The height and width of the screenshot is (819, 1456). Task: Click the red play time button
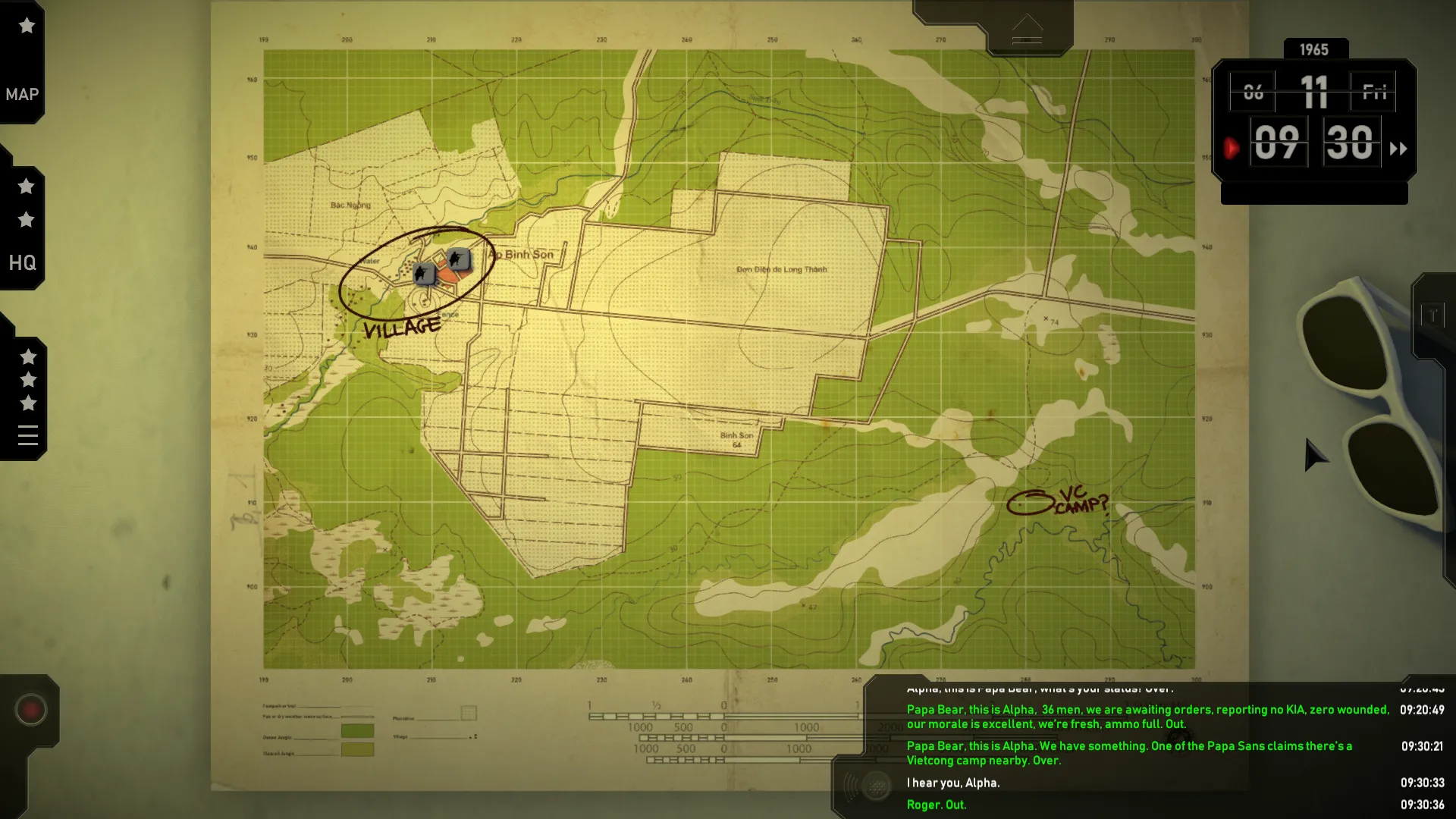1232,148
